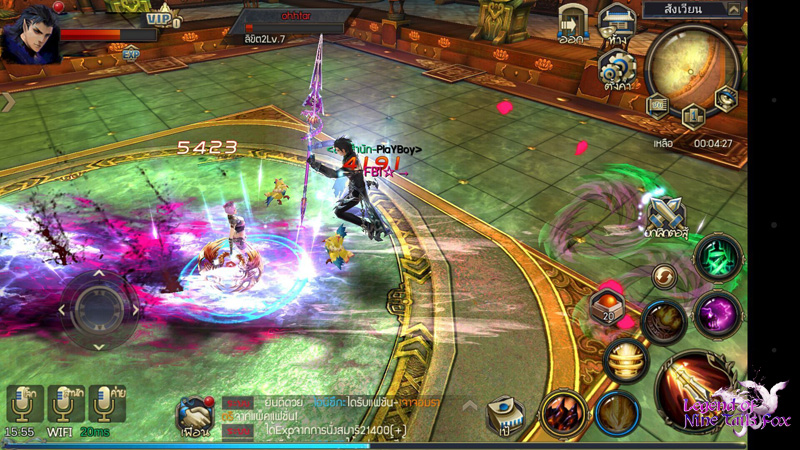Image resolution: width=800 pixels, height=450 pixels.
Task: Use the red orb potion slot
Action: point(606,306)
